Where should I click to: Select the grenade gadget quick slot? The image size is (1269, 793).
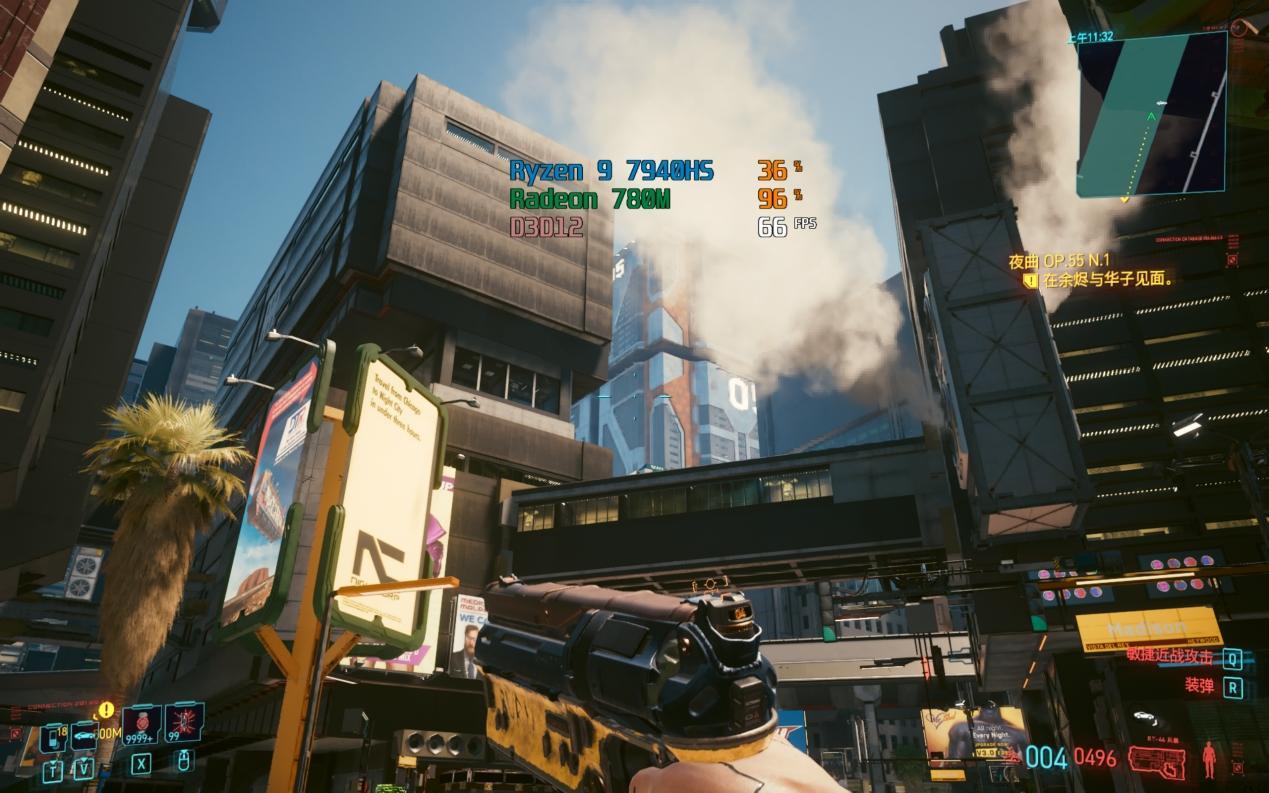[184, 722]
